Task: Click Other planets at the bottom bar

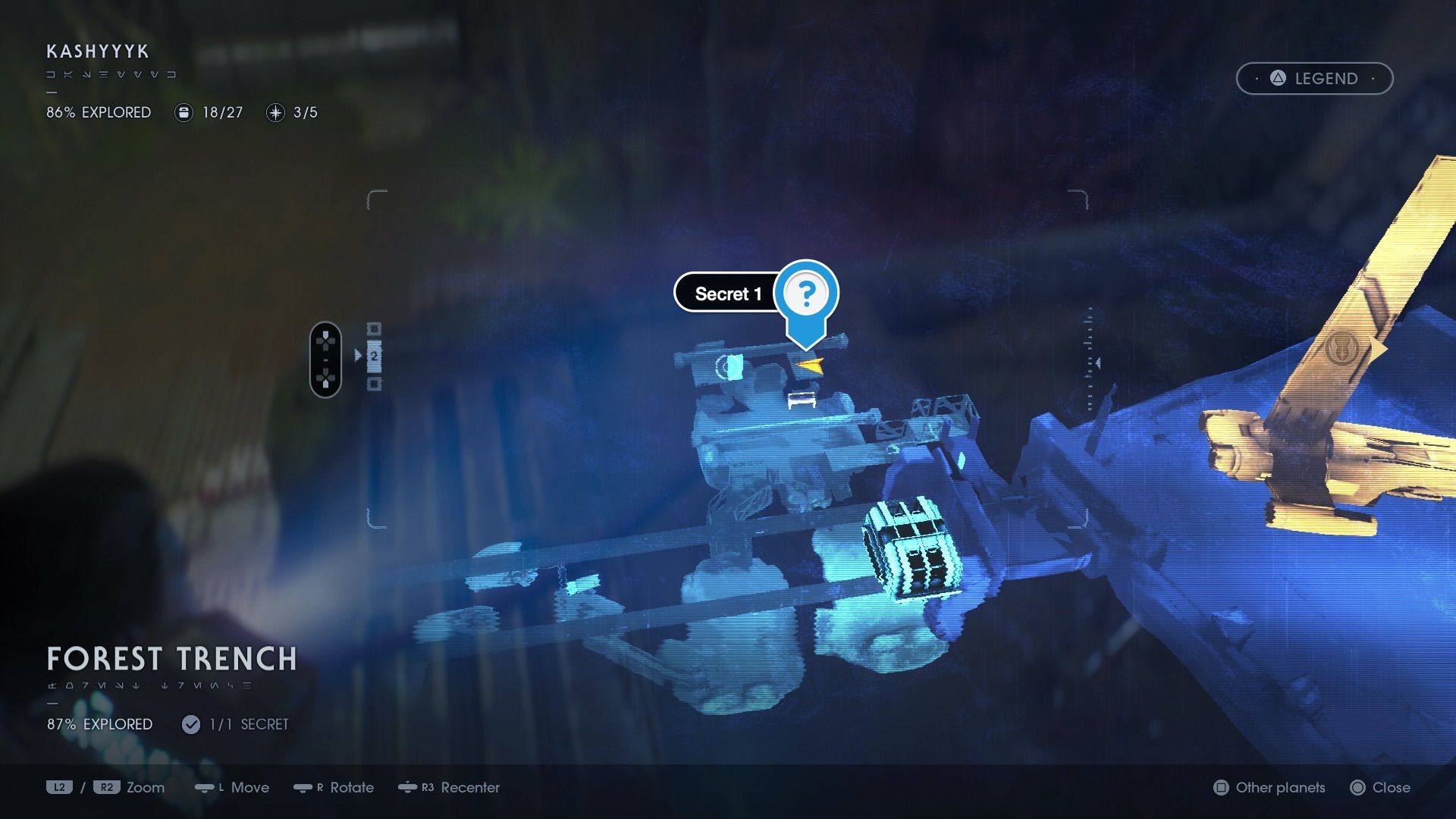Action: pos(1269,788)
